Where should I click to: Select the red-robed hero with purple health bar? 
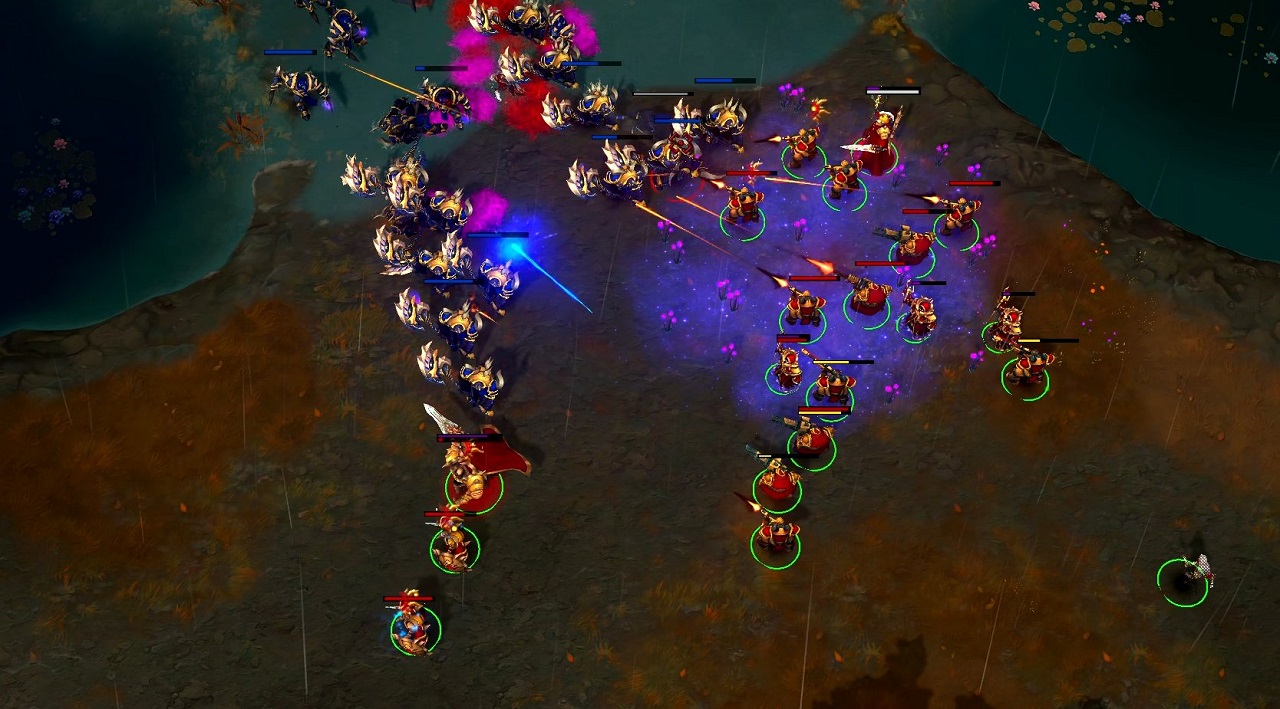880,142
